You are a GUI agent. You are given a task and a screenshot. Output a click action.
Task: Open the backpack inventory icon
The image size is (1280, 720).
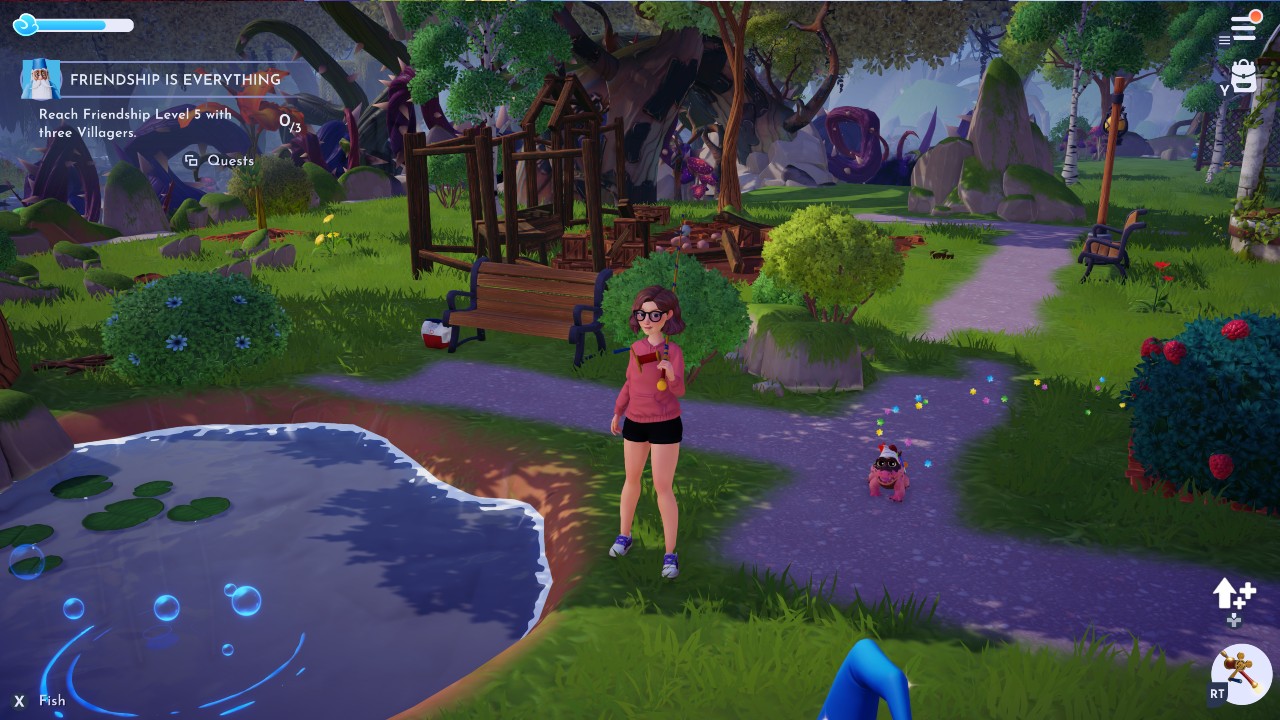click(x=1243, y=76)
